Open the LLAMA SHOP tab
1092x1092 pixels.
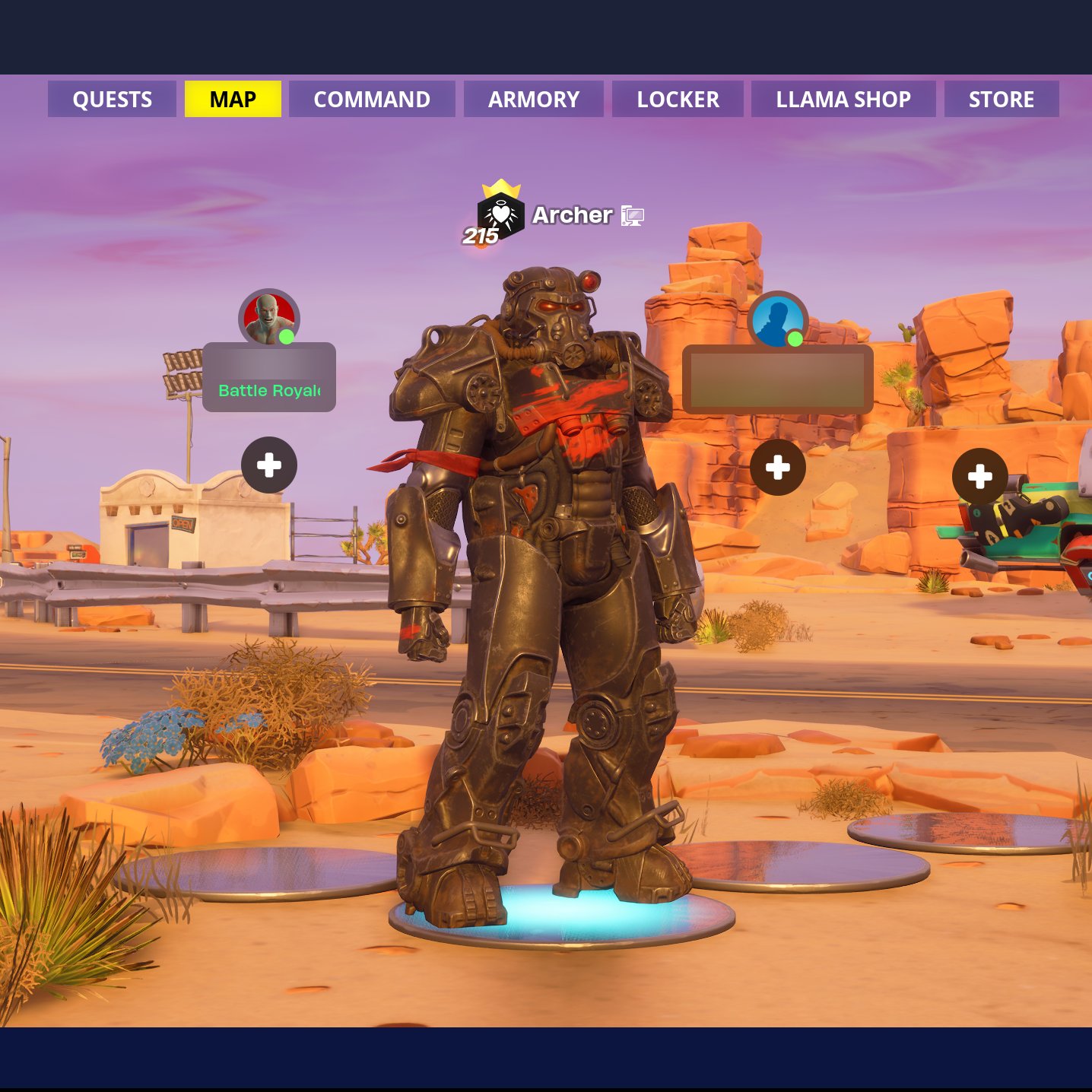tap(843, 99)
